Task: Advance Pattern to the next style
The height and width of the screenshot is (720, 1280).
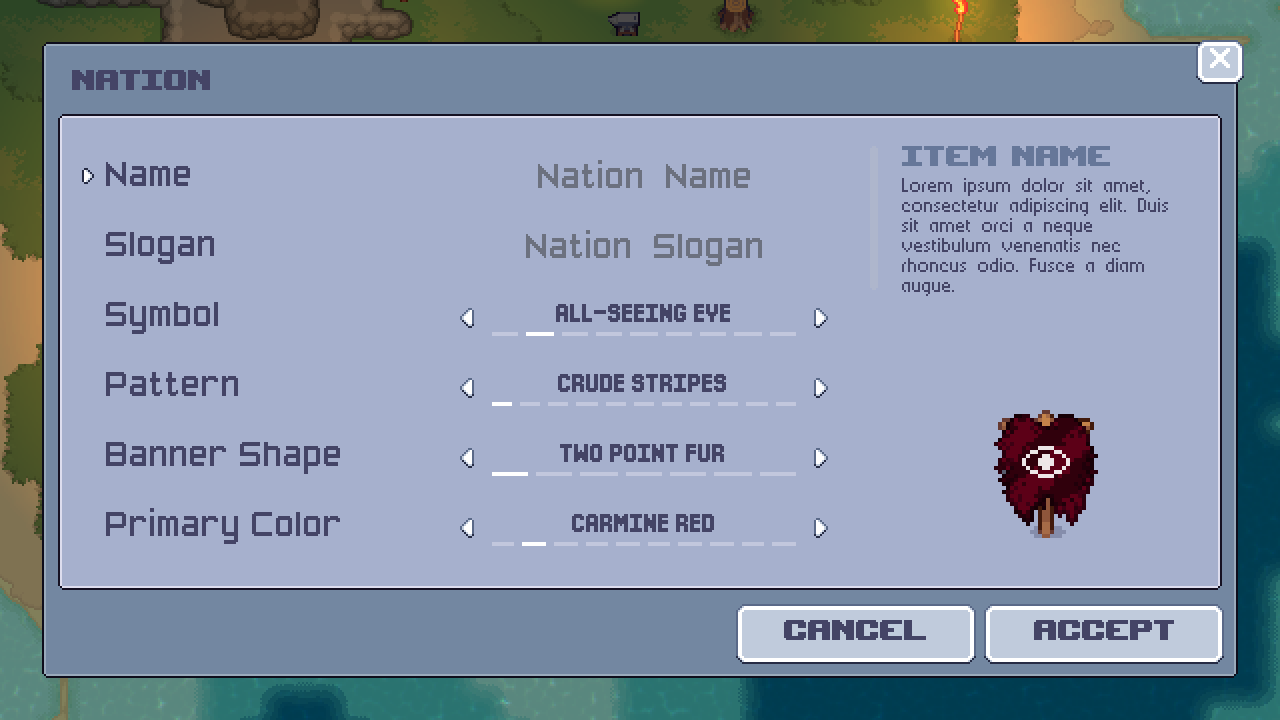Action: (821, 388)
